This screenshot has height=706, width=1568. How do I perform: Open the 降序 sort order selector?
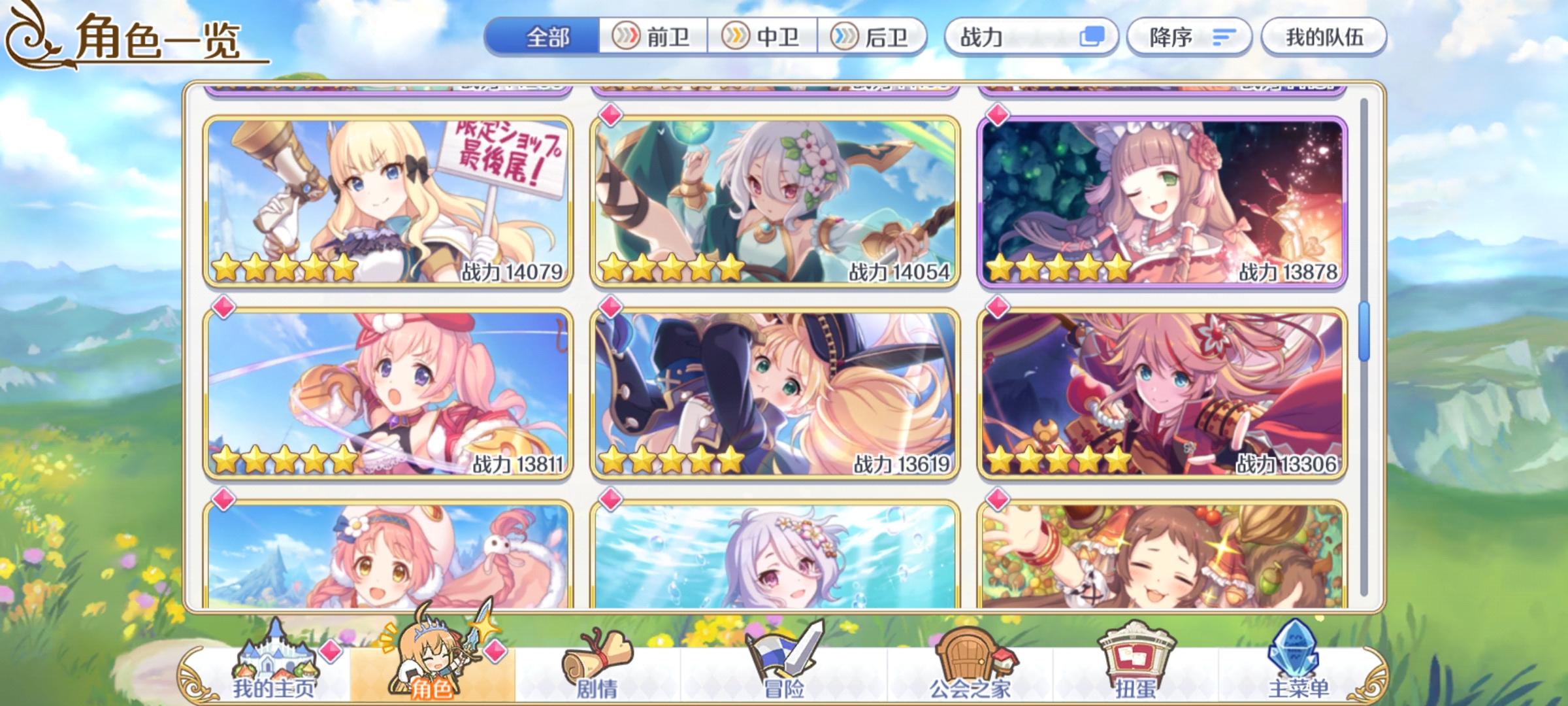point(1189,37)
